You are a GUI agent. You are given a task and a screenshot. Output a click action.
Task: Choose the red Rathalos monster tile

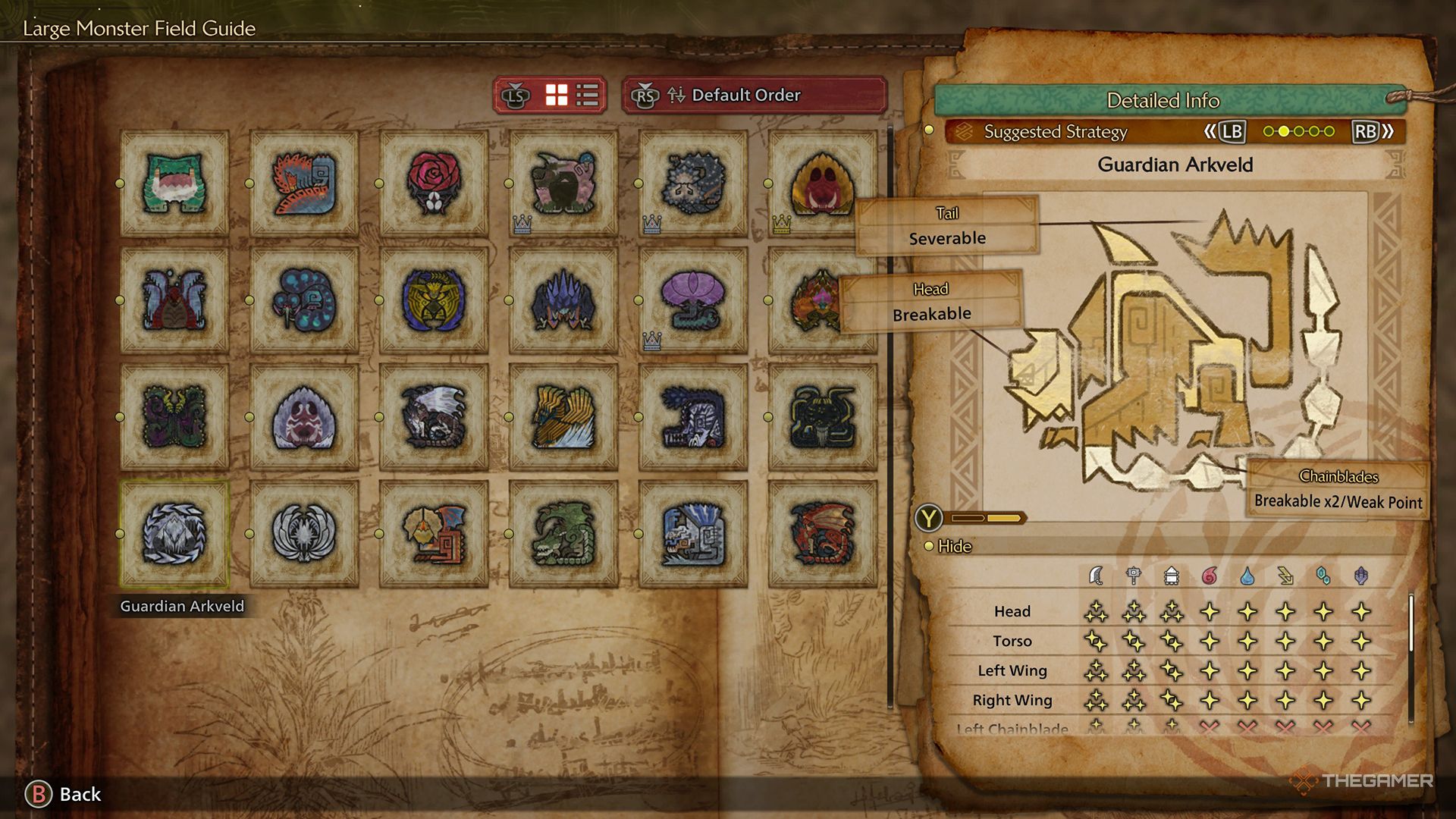point(822,534)
